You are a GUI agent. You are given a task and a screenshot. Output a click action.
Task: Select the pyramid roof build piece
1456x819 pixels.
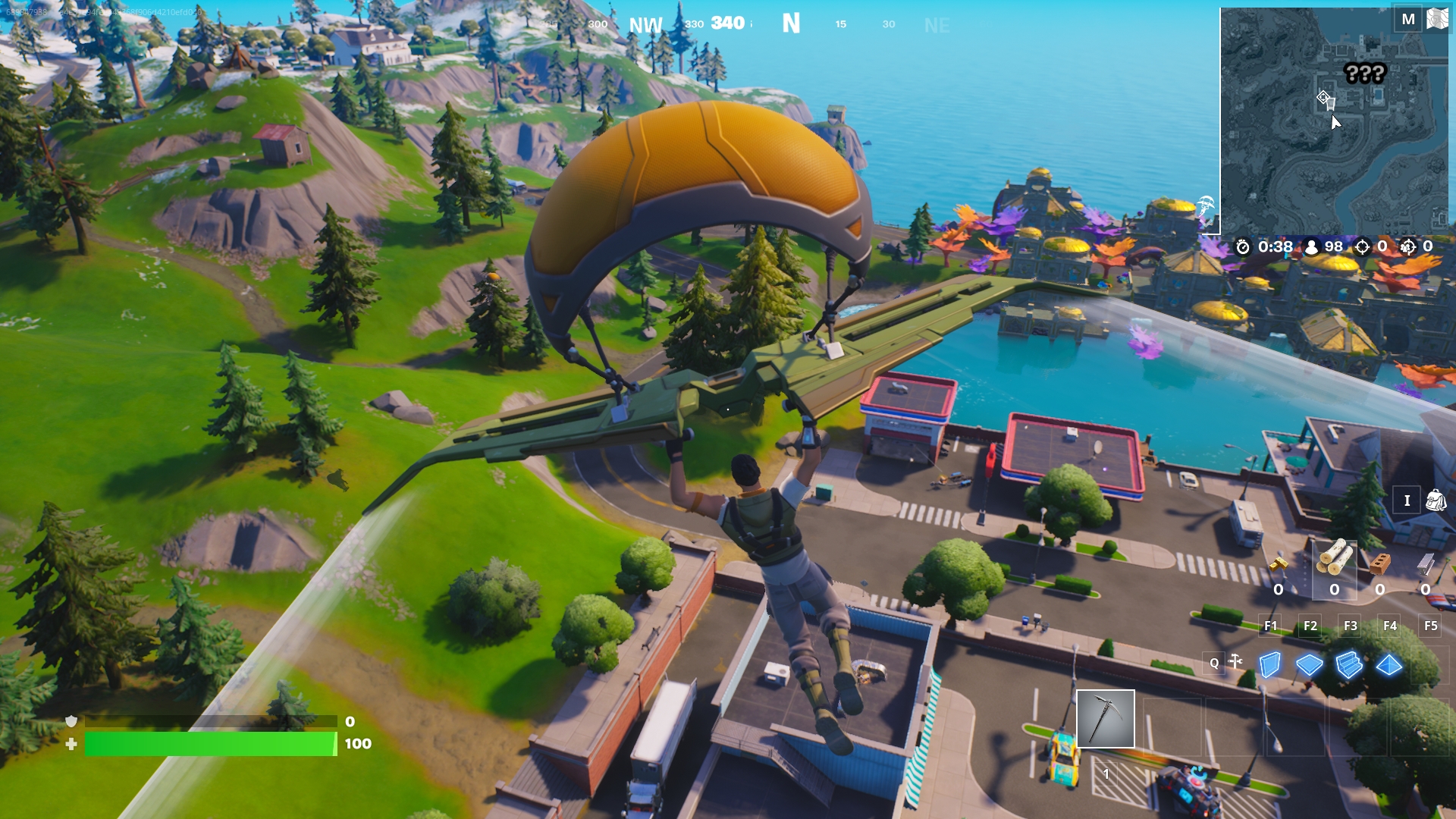1389,664
